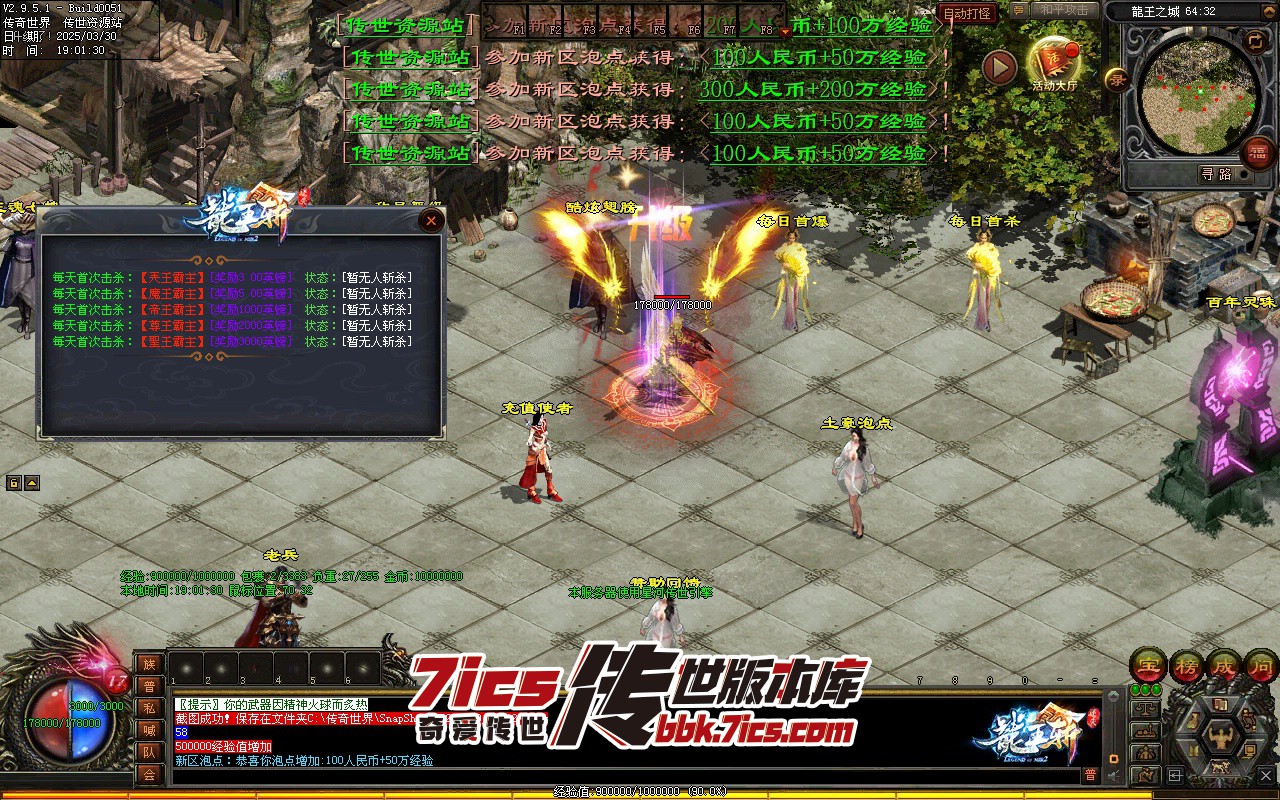The width and height of the screenshot is (1280, 800).
Task: Switch the 和平攻击 attack mode button
Action: click(1062, 10)
